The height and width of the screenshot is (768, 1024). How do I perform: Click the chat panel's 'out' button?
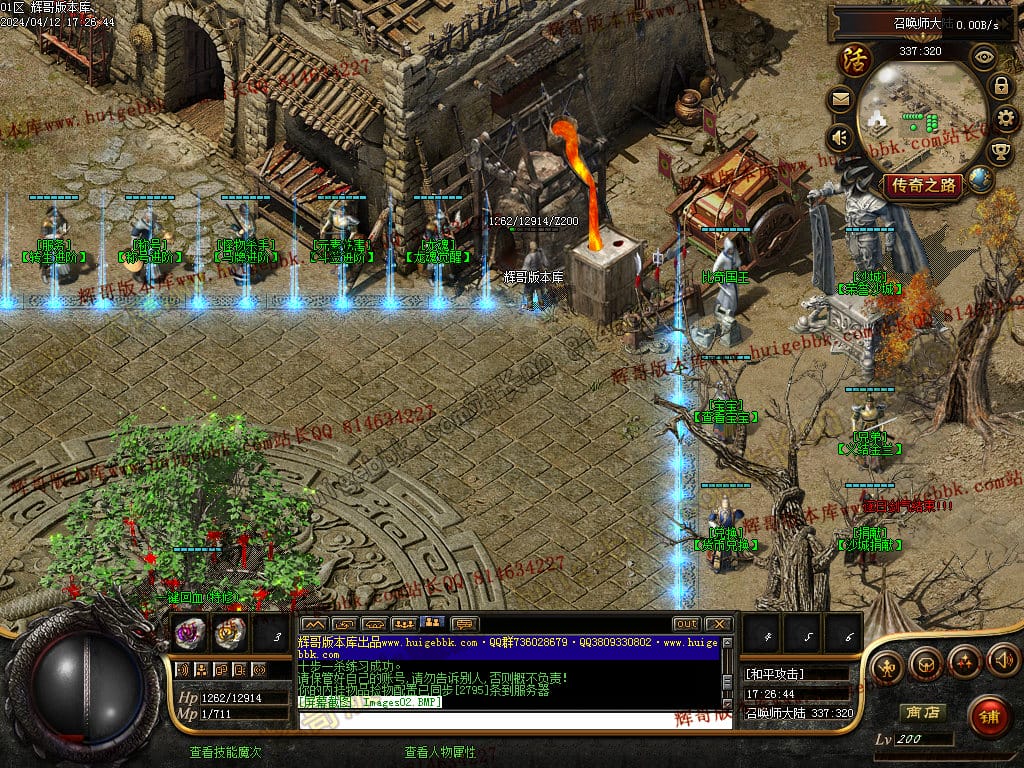click(686, 624)
